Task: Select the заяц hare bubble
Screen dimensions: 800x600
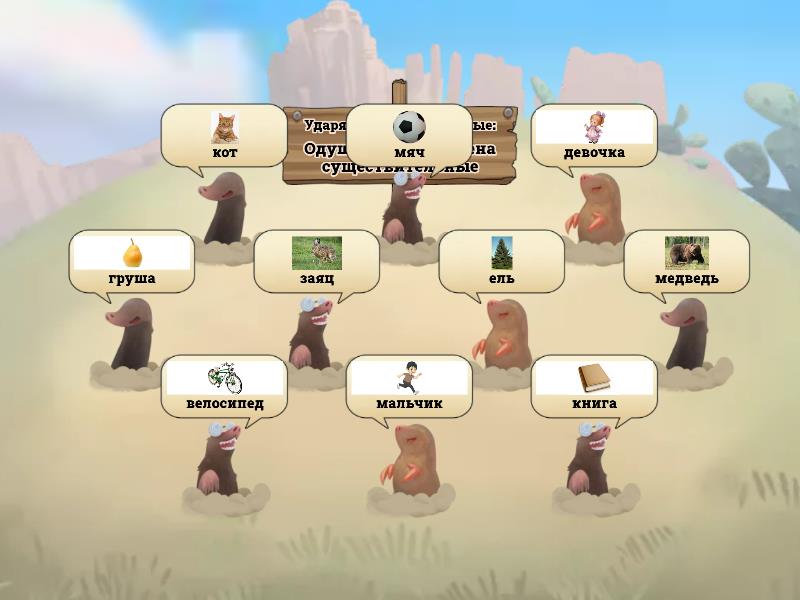Action: [x=316, y=261]
